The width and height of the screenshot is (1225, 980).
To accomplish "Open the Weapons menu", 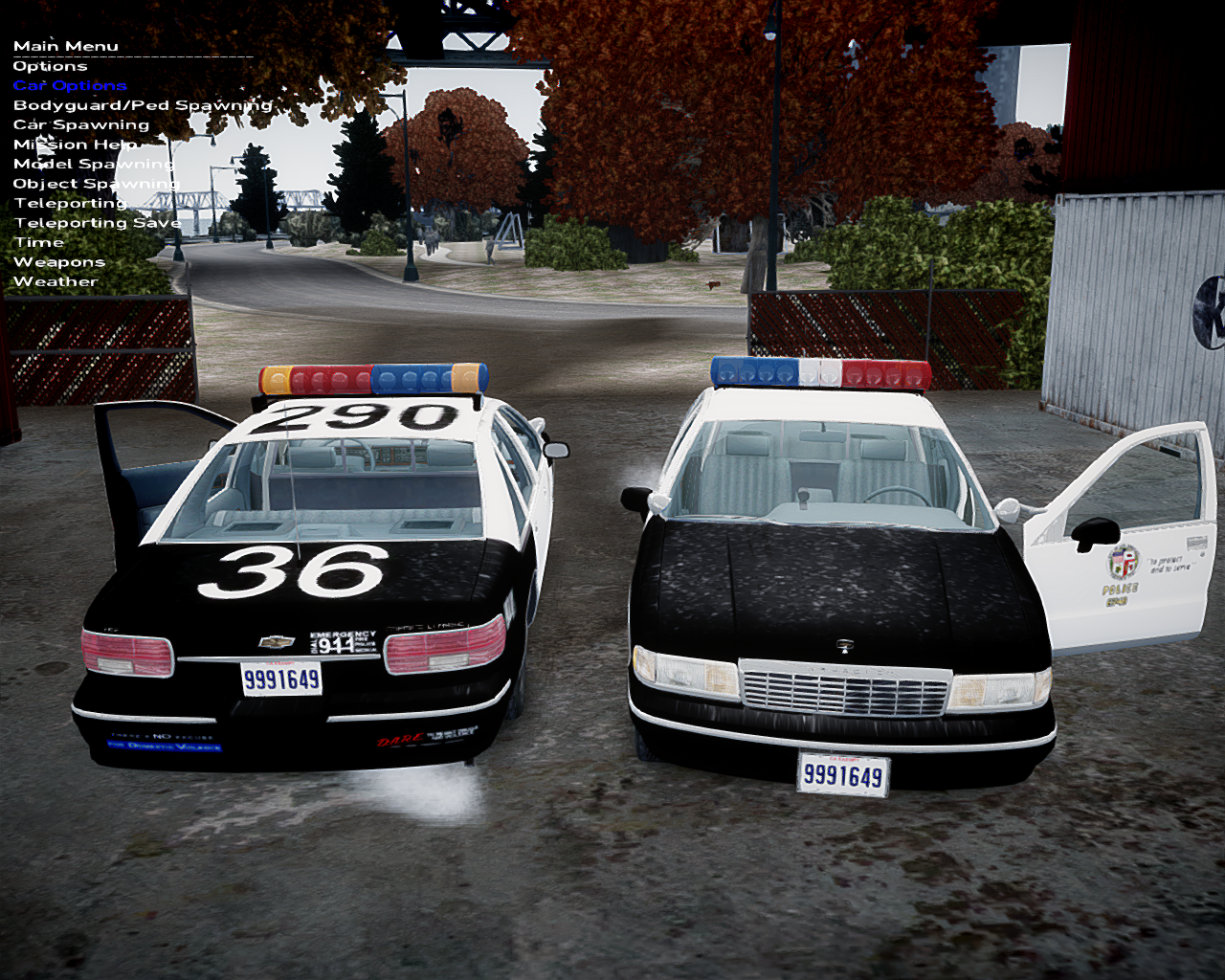I will click(x=59, y=262).
